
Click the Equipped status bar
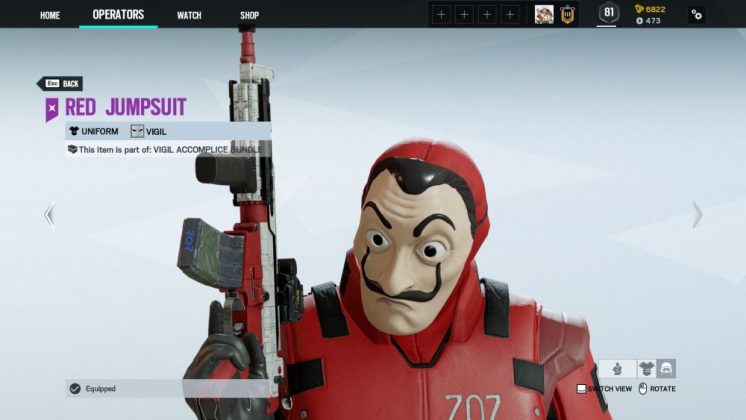167,388
